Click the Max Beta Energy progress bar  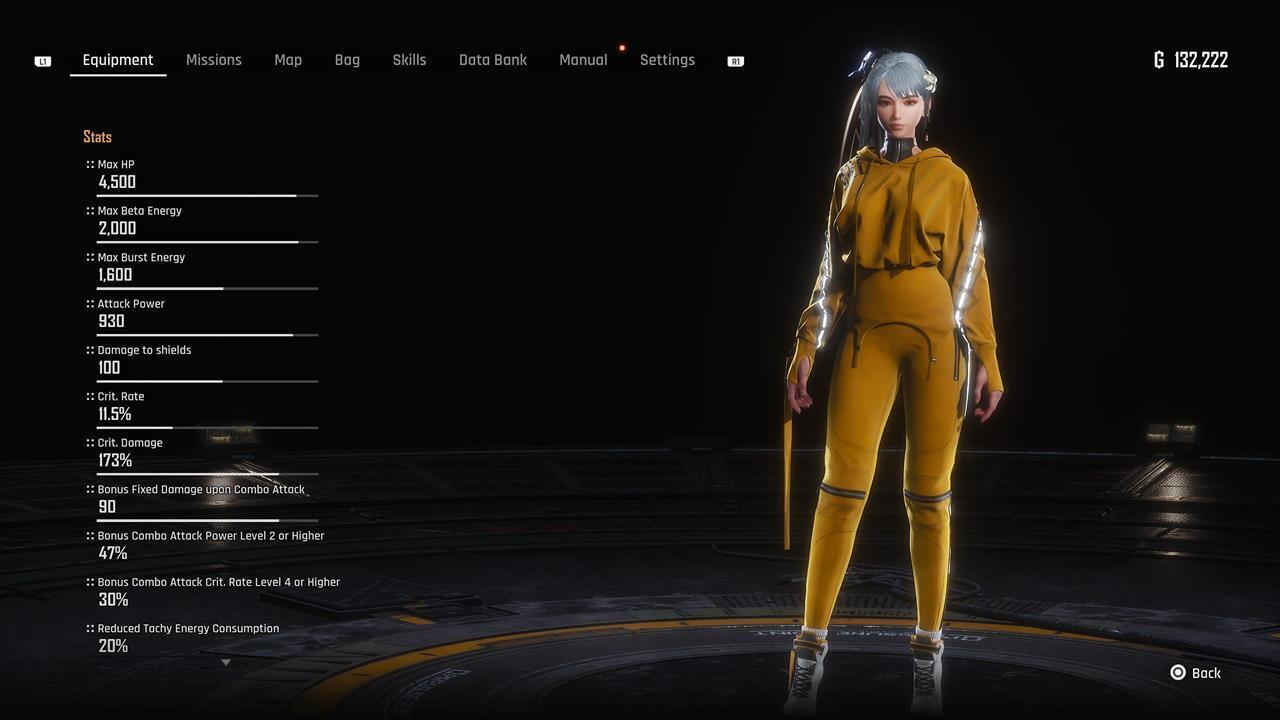click(206, 242)
